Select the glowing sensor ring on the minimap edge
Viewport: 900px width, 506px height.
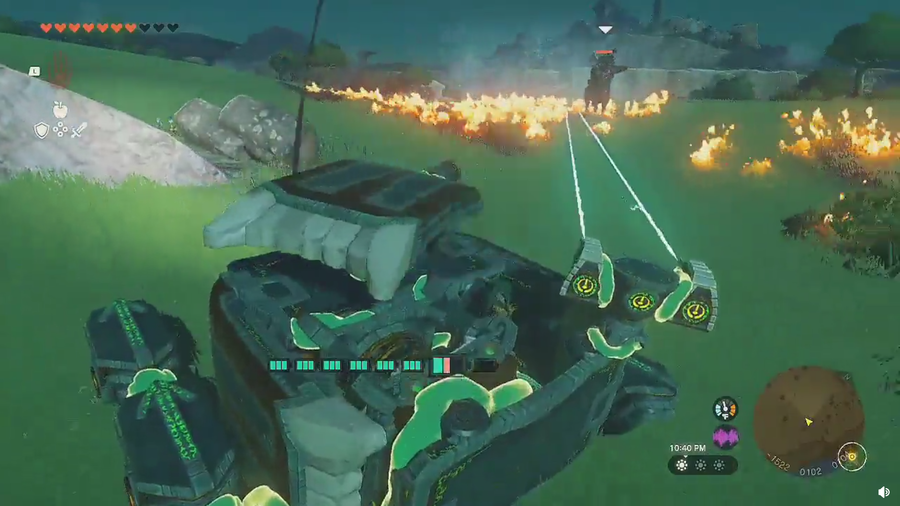pos(851,457)
